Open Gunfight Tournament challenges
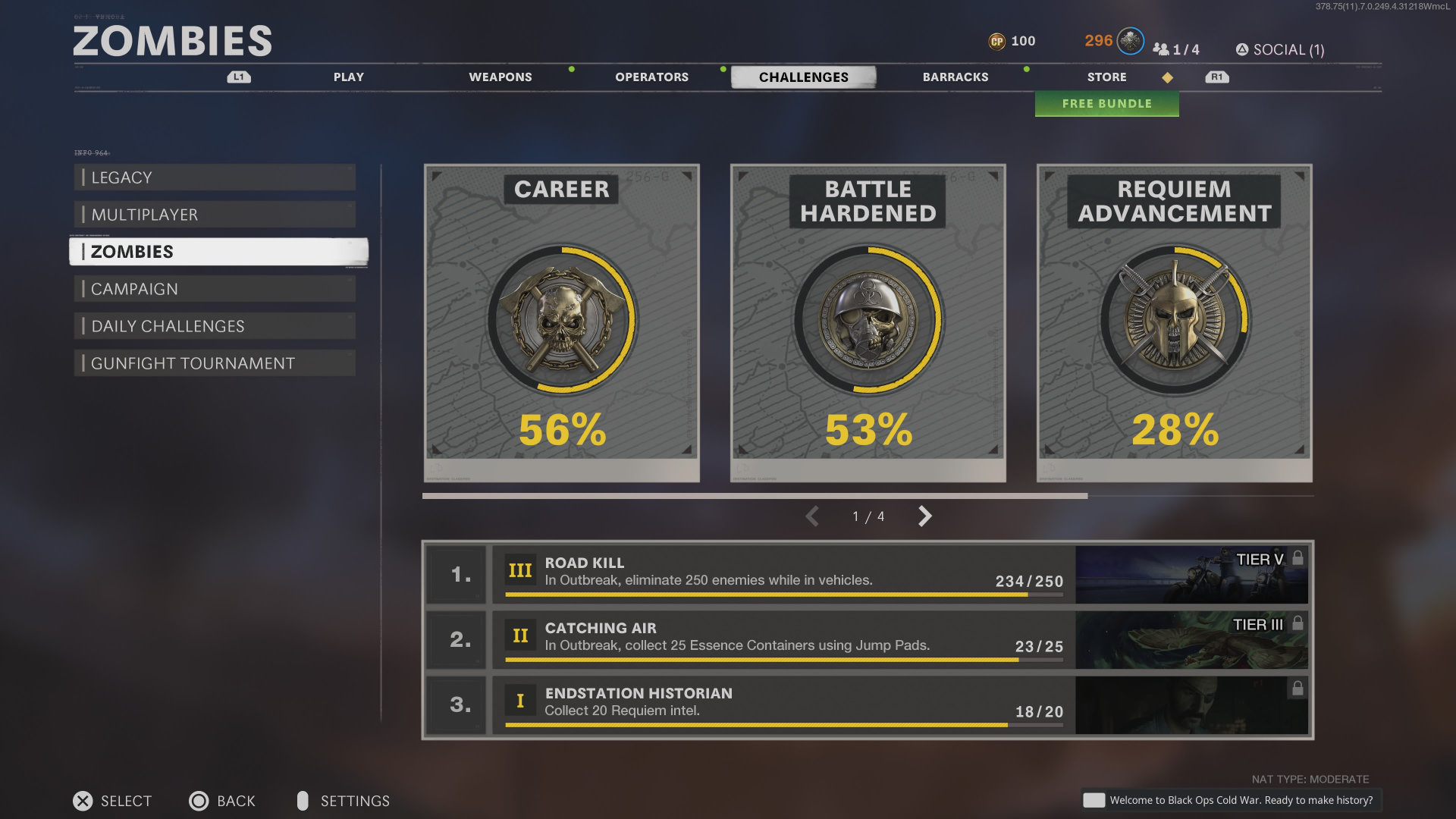 (215, 363)
